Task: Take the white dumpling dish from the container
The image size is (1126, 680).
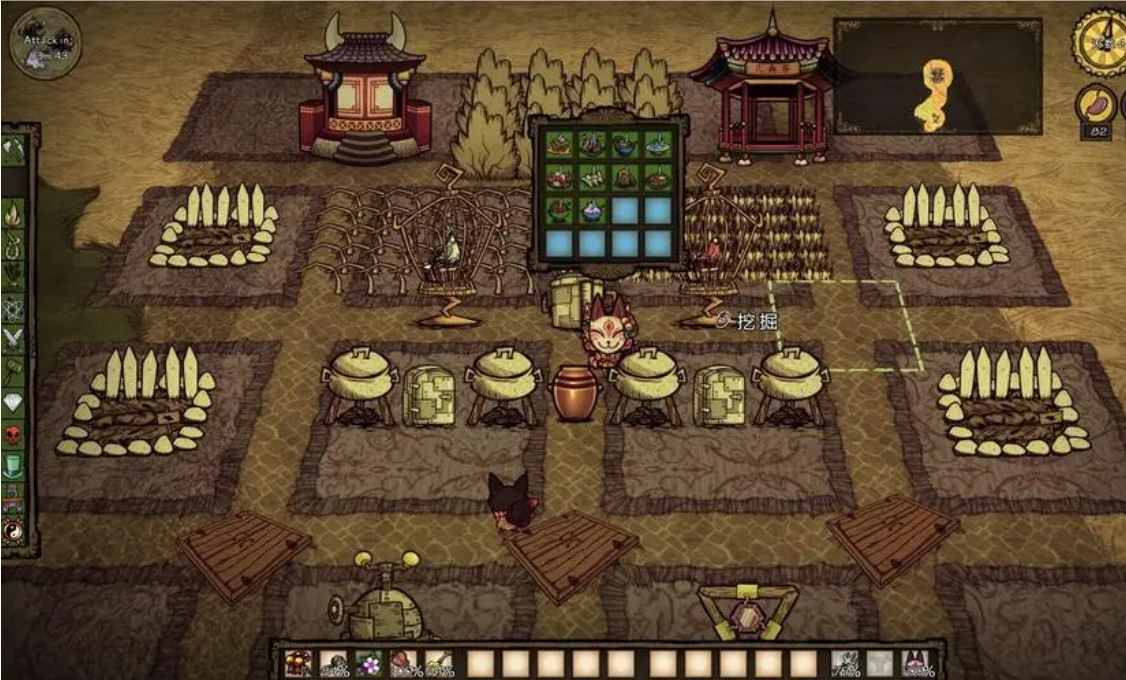Action: [x=592, y=178]
